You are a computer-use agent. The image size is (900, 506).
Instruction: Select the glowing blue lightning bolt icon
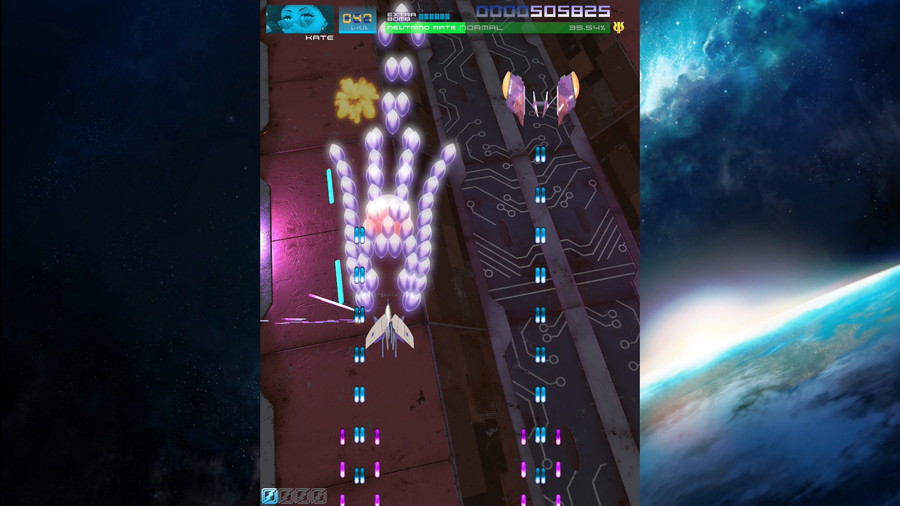[x=270, y=495]
